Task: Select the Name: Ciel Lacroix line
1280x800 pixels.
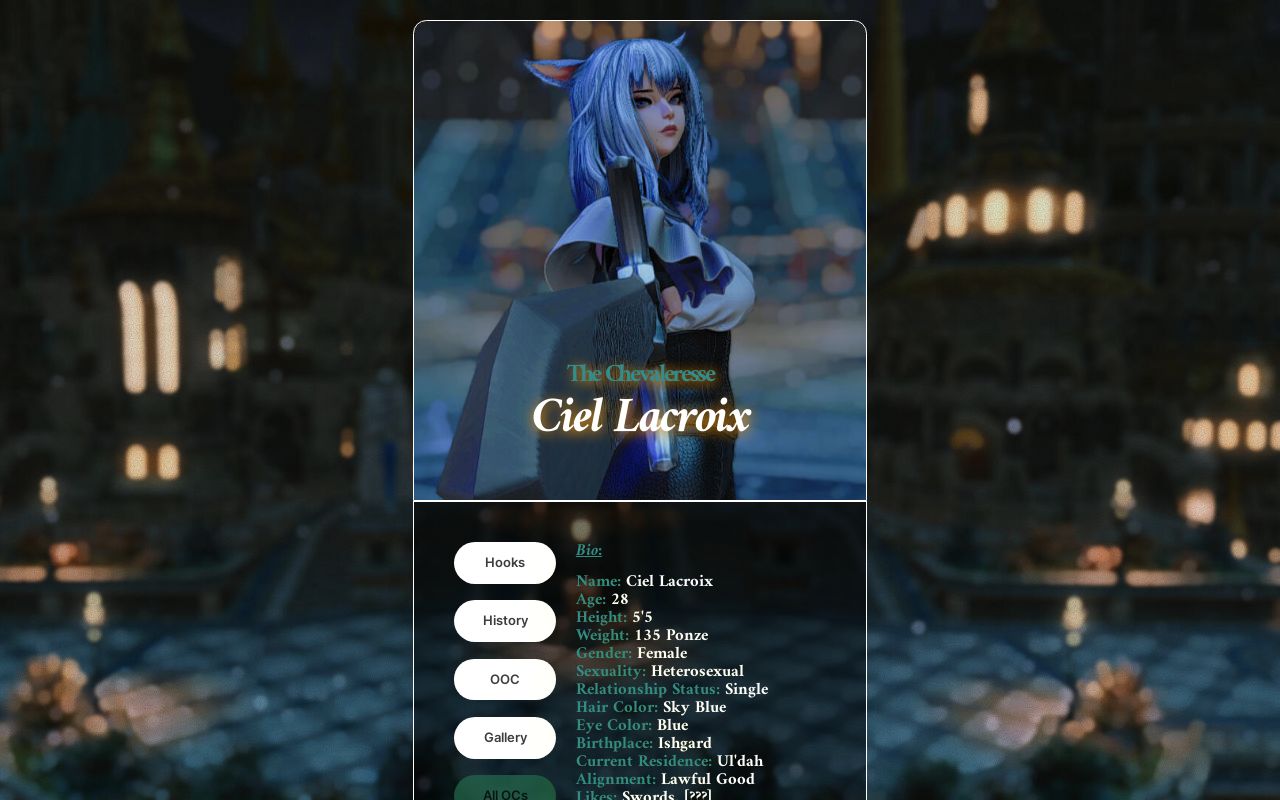Action: tap(644, 581)
